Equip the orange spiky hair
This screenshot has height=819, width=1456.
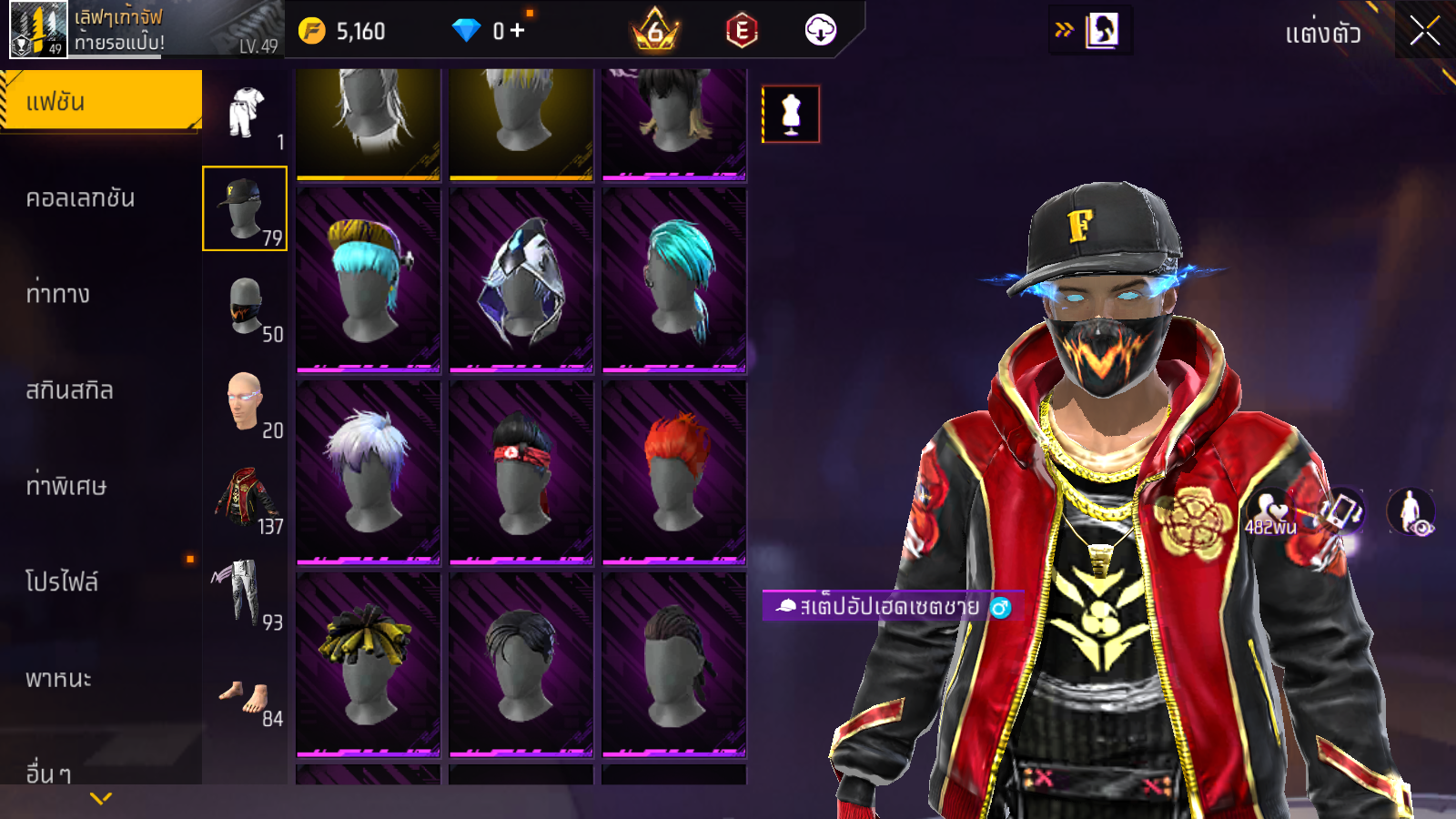(674, 471)
